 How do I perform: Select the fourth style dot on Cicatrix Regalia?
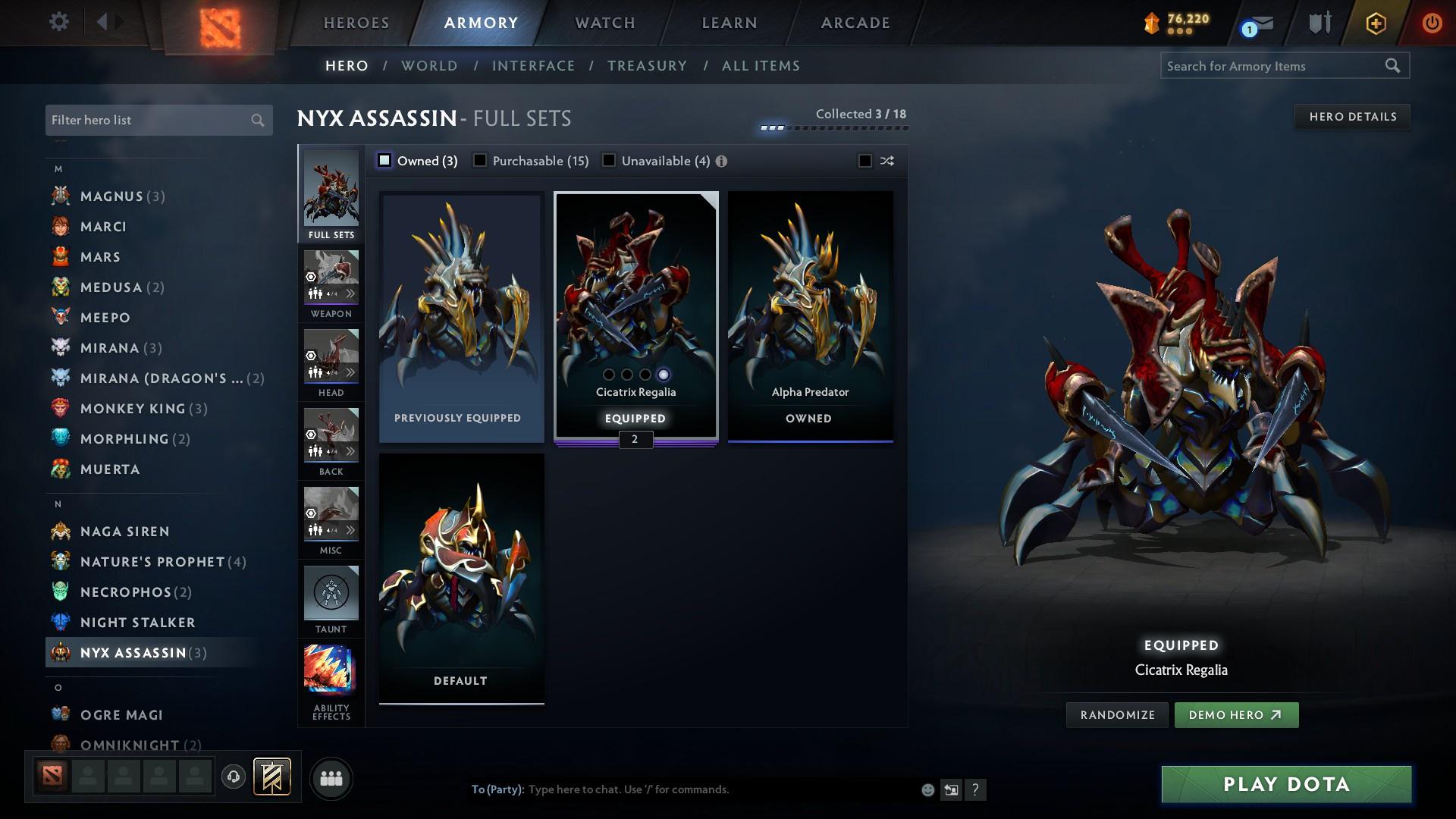click(664, 374)
